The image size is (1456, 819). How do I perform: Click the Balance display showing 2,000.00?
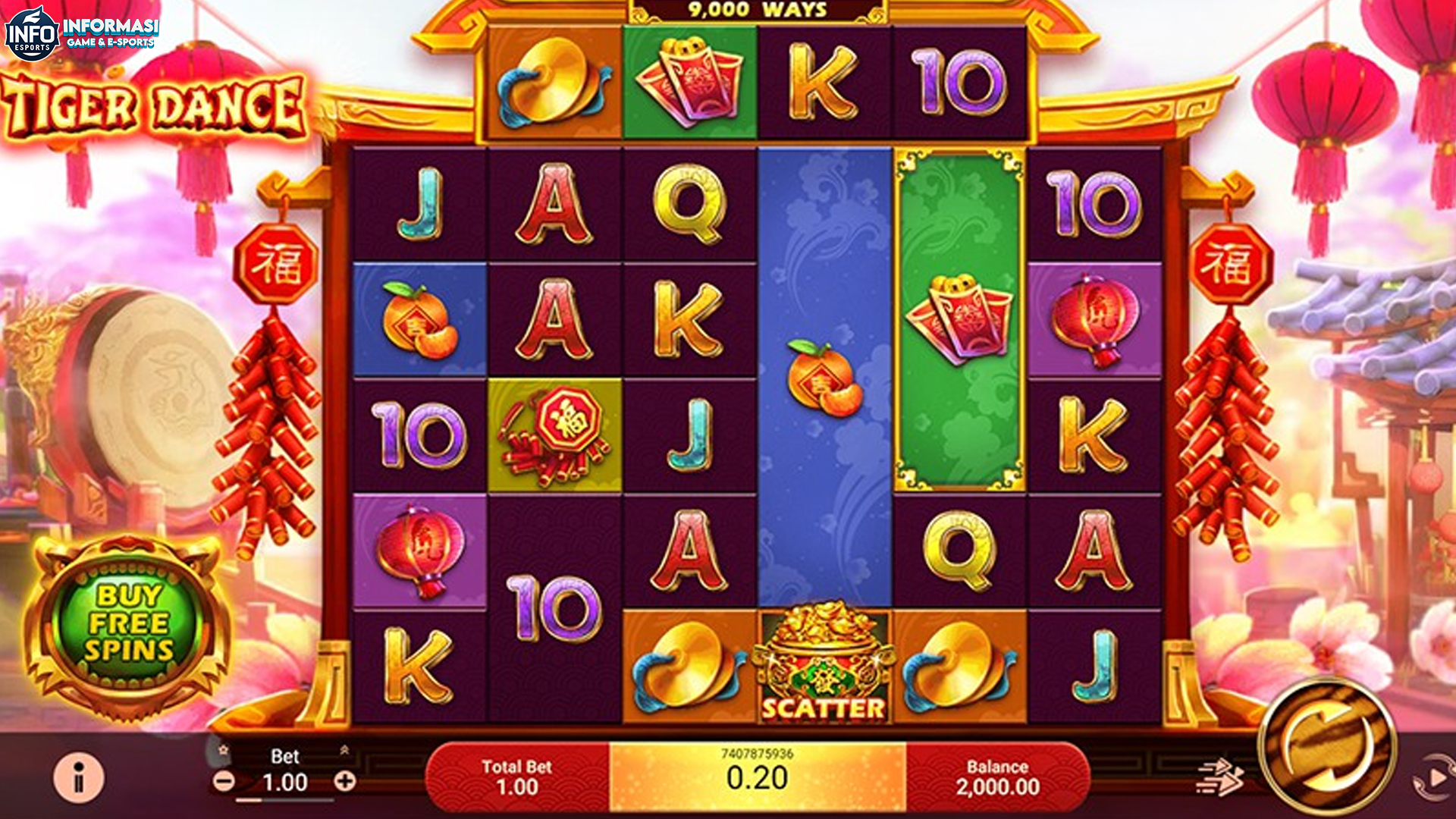click(999, 768)
